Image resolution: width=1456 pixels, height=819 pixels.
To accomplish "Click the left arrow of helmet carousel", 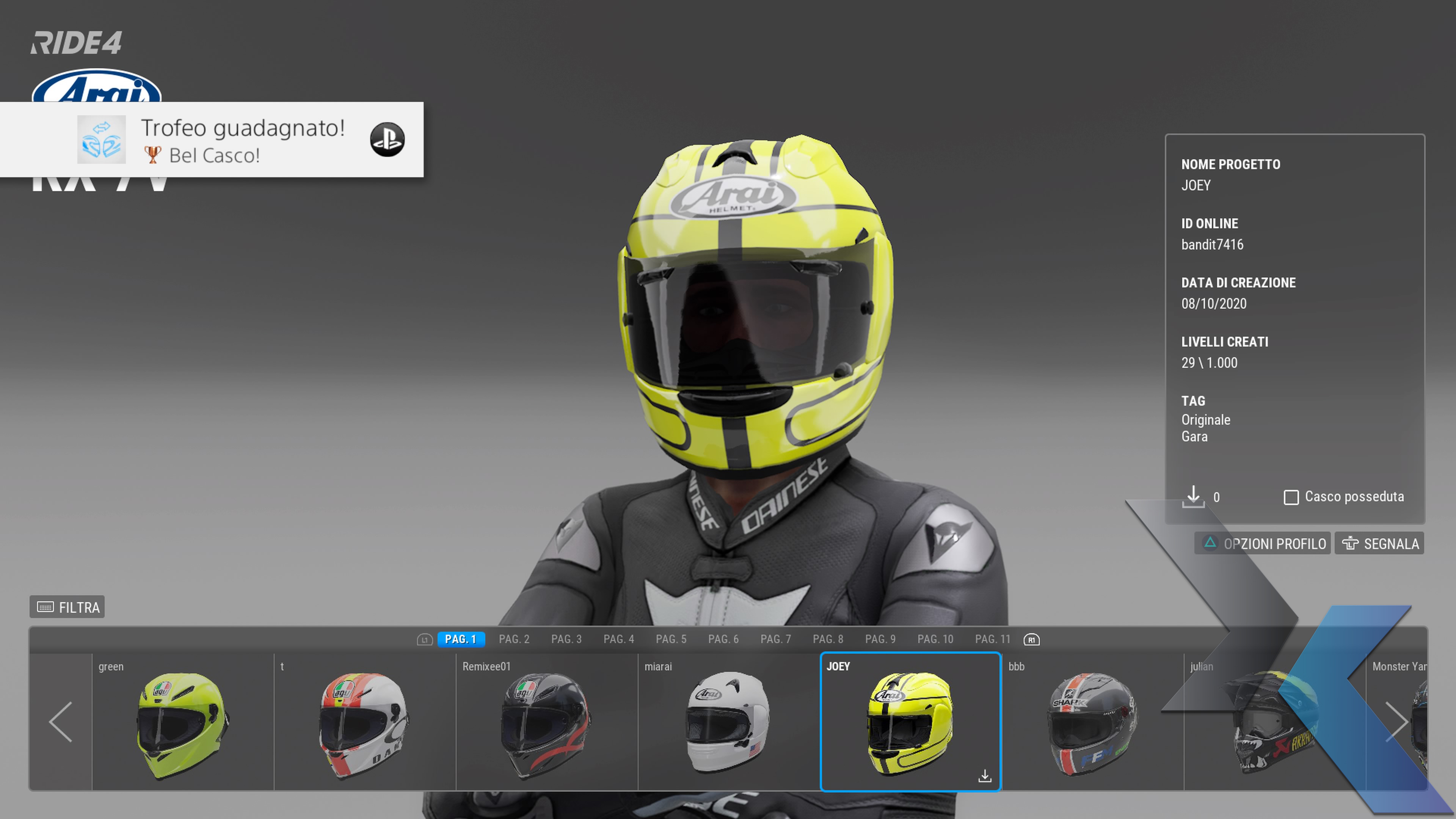I will point(61,722).
